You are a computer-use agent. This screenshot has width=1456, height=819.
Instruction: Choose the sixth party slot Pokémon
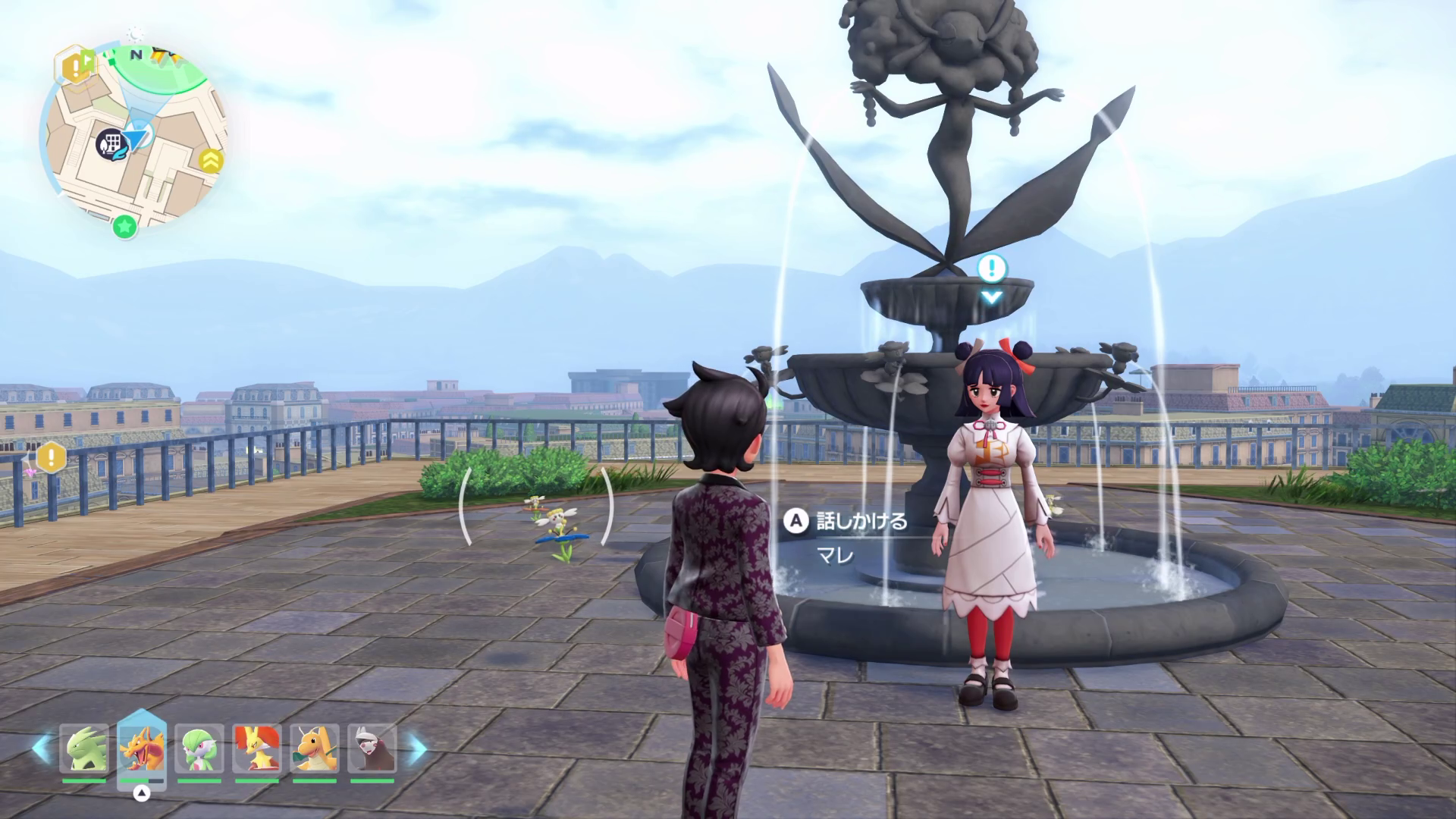(372, 748)
